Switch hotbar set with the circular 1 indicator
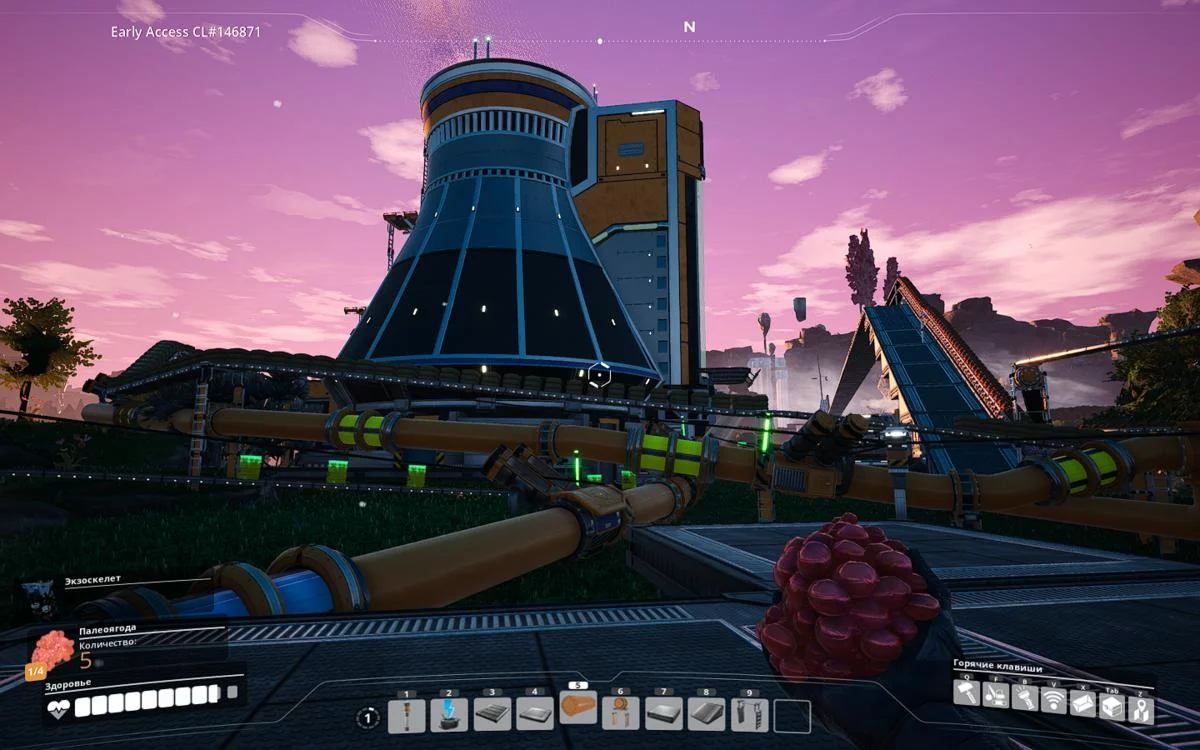The image size is (1200, 750). [x=369, y=717]
